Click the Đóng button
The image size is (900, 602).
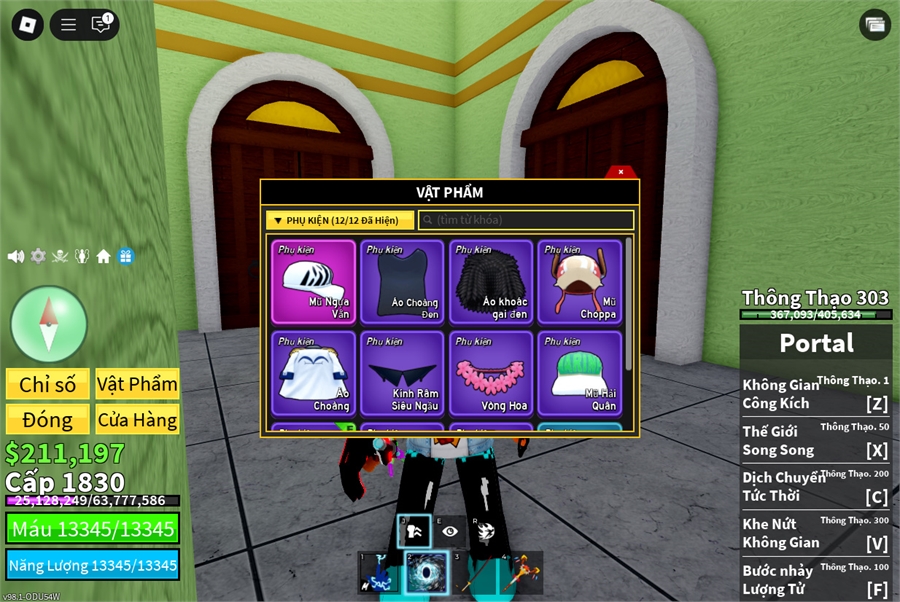click(x=48, y=420)
